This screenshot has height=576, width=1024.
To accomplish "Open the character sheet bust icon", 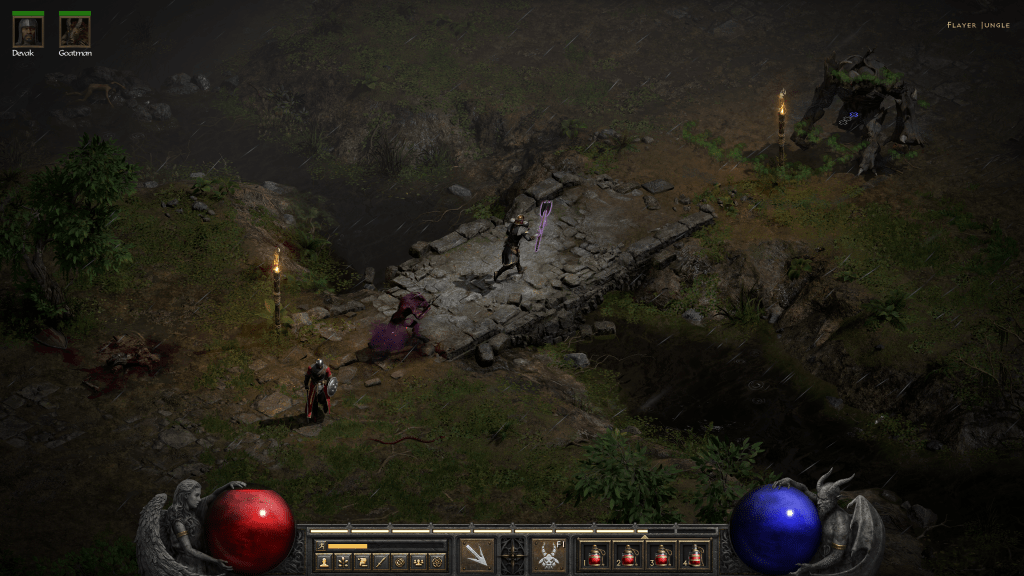I will (x=324, y=562).
